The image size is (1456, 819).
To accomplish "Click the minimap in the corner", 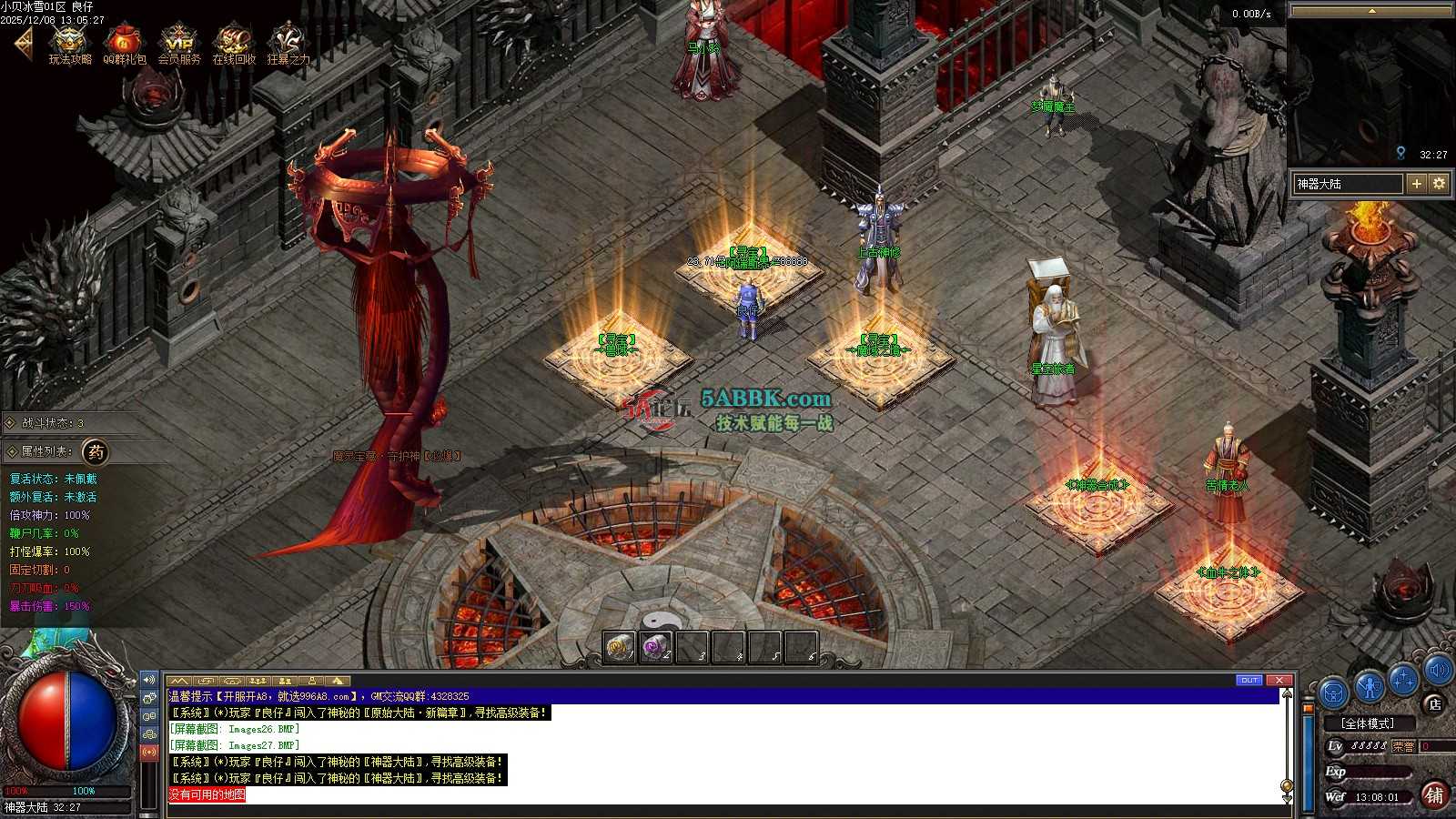I will 1370,91.
